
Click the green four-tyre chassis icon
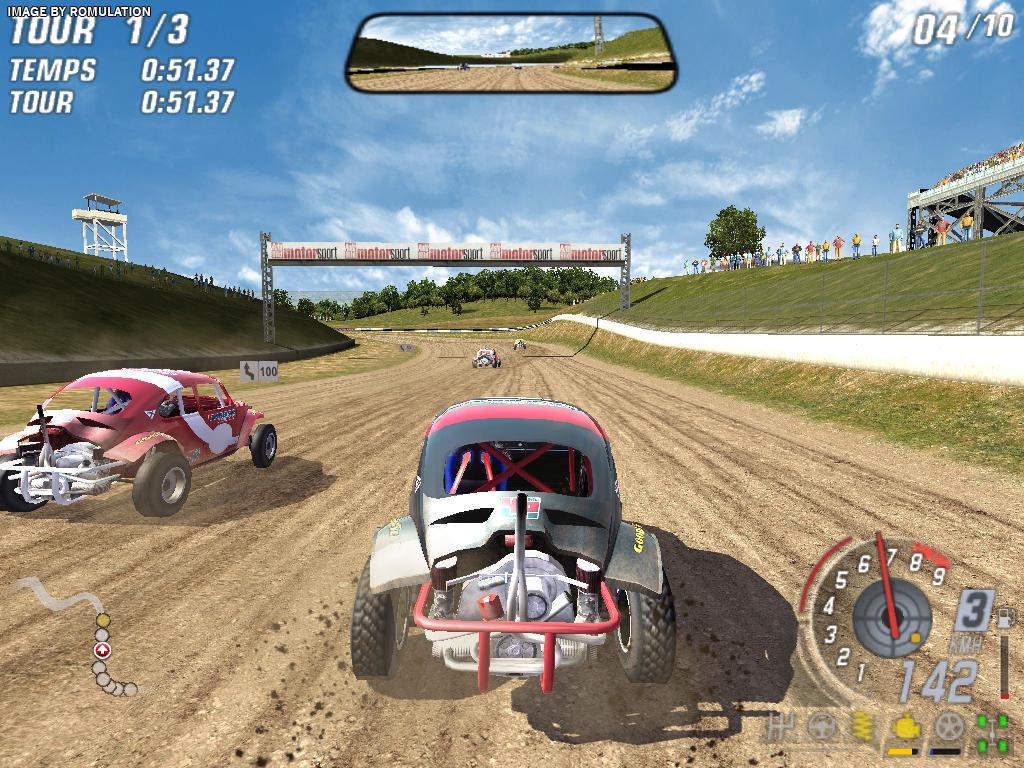click(x=991, y=730)
